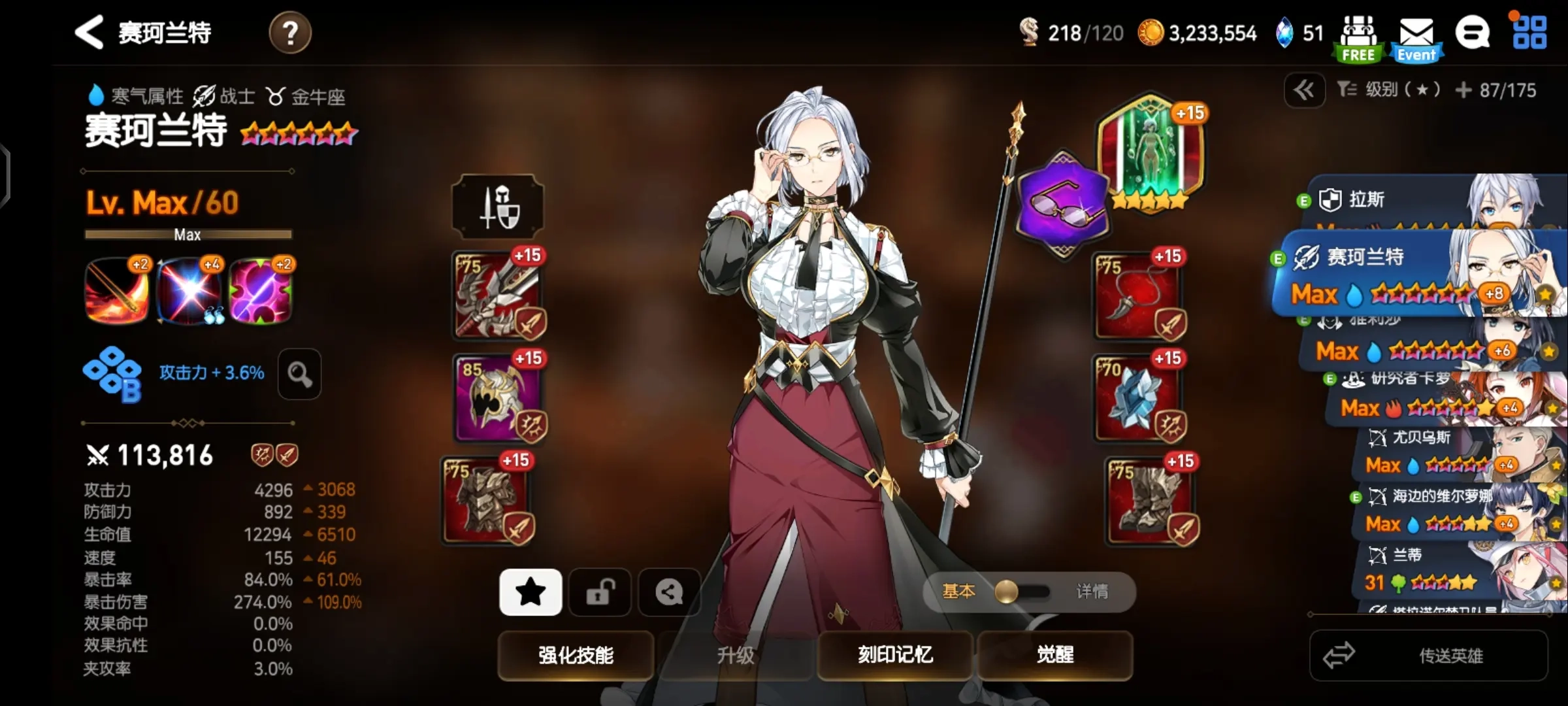Open the blue grid main menu
Viewport: 1568px width, 706px height.
pyautogui.click(x=1529, y=33)
